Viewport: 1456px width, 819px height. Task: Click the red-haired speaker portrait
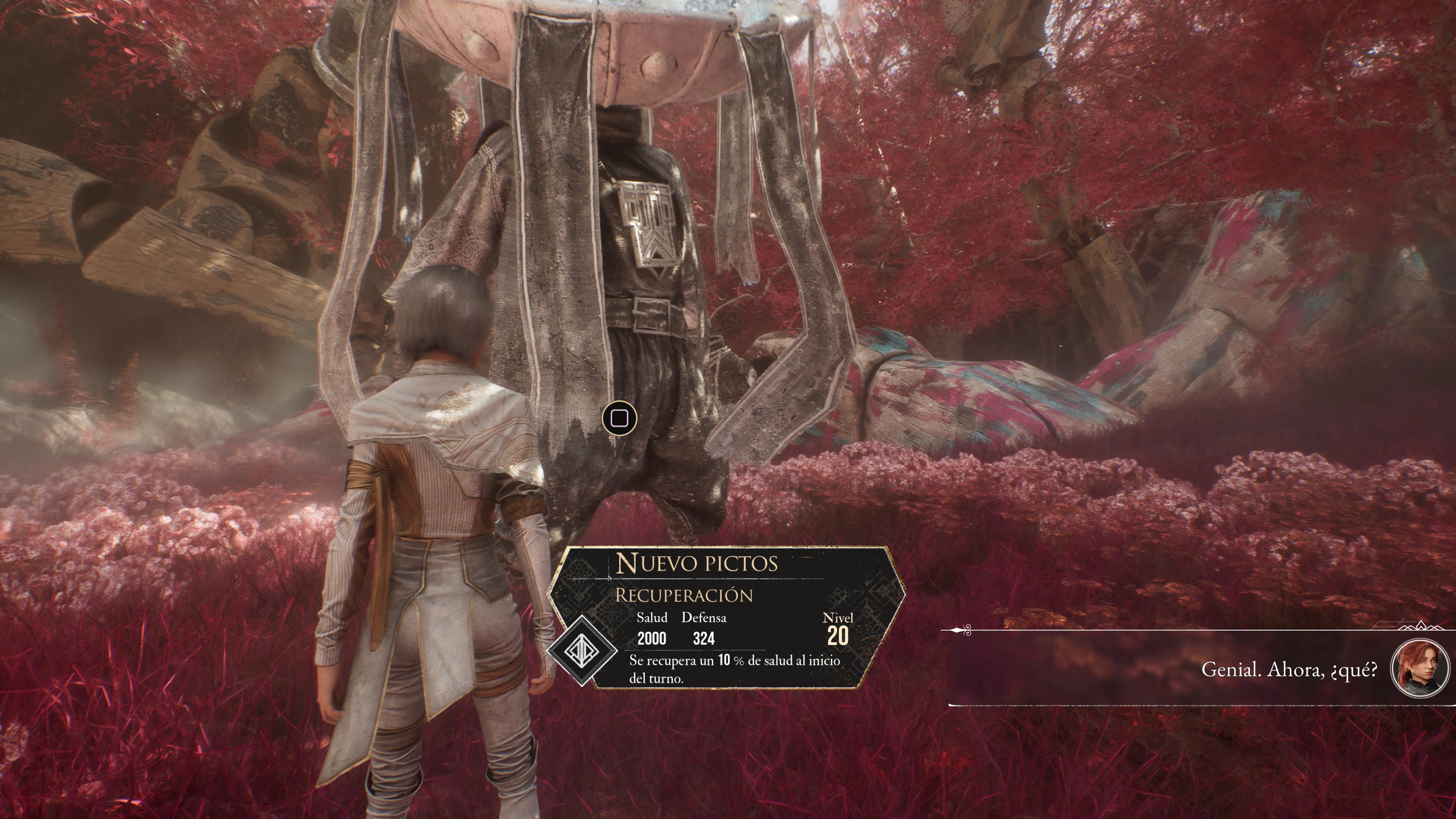tap(1419, 668)
